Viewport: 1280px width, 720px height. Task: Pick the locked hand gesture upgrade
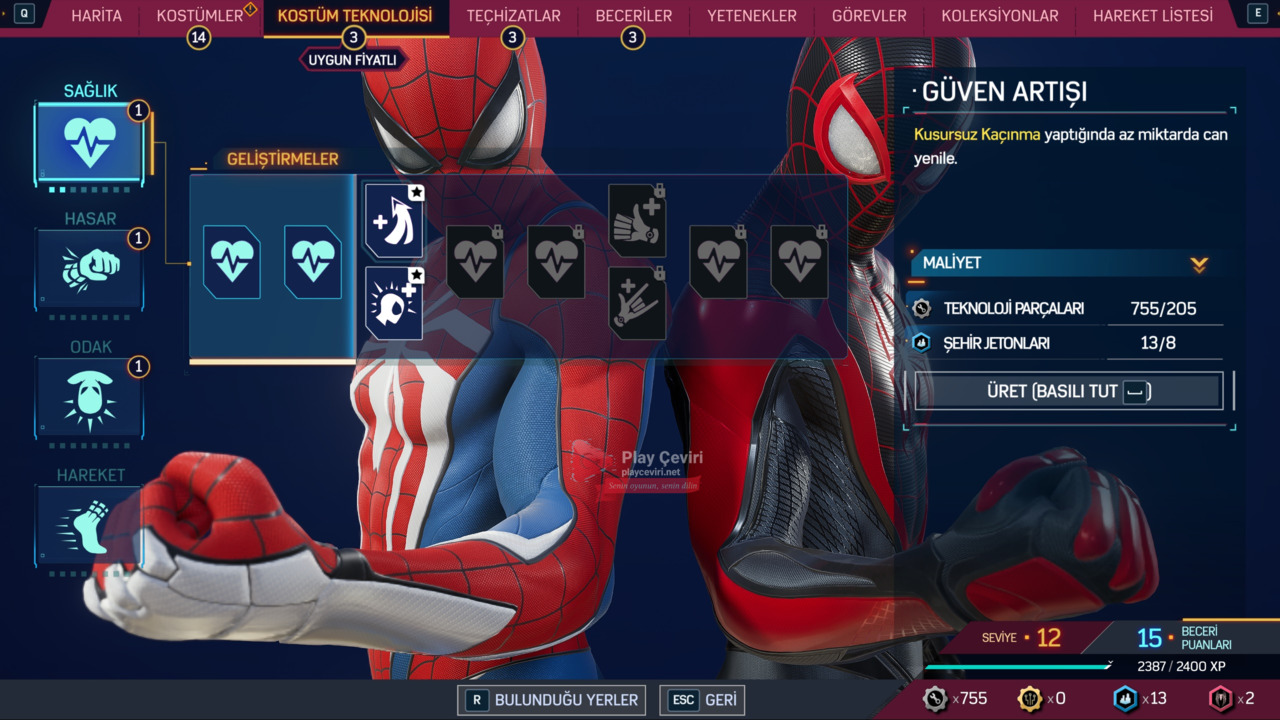(637, 303)
